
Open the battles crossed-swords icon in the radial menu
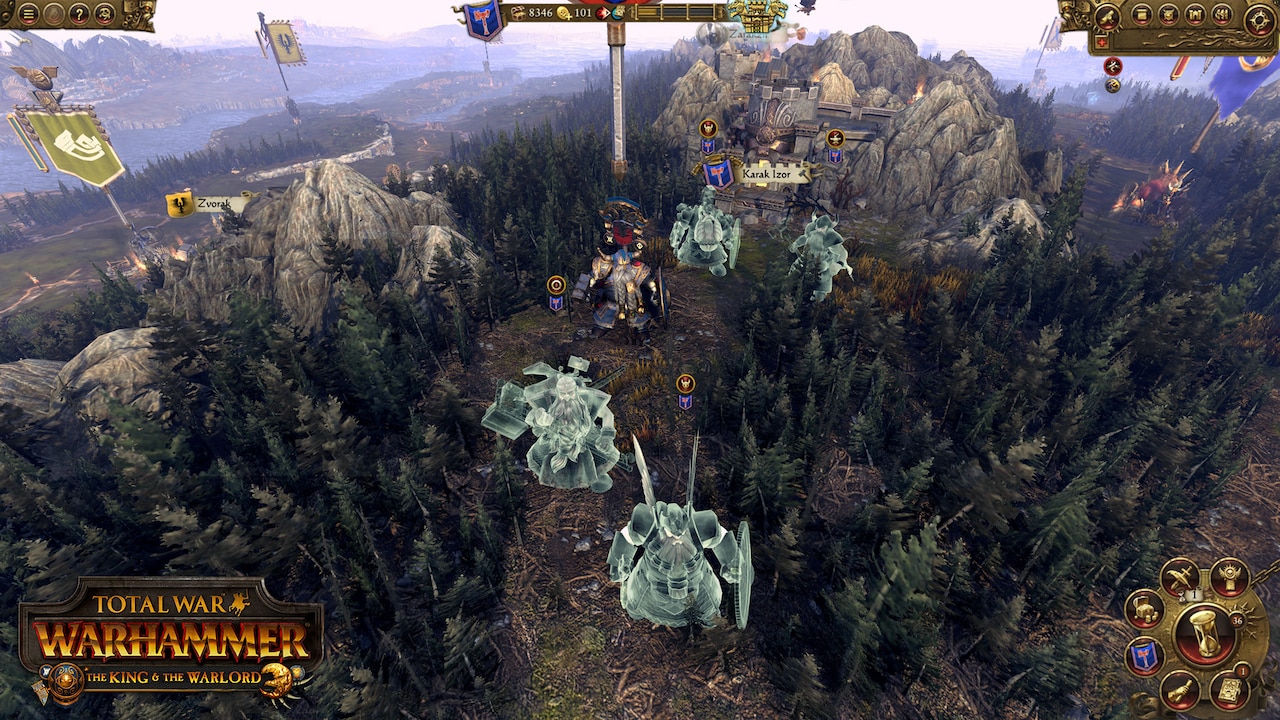pyautogui.click(x=1180, y=576)
